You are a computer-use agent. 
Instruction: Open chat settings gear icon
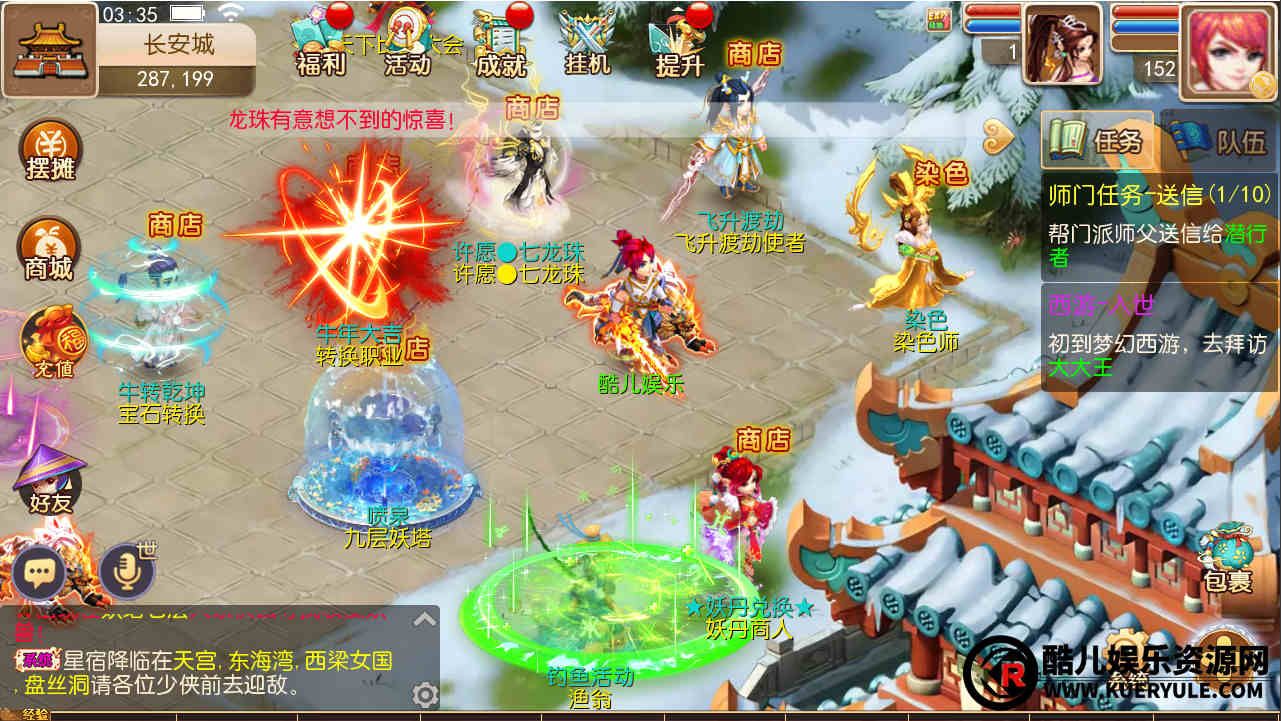coord(425,694)
